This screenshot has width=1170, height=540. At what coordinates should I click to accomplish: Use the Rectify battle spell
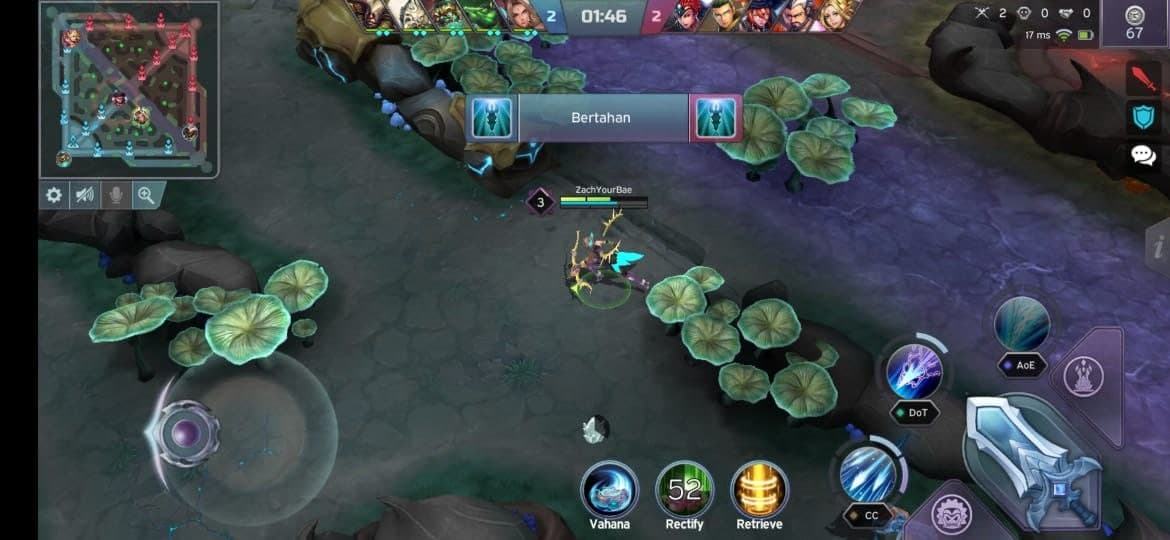[684, 490]
